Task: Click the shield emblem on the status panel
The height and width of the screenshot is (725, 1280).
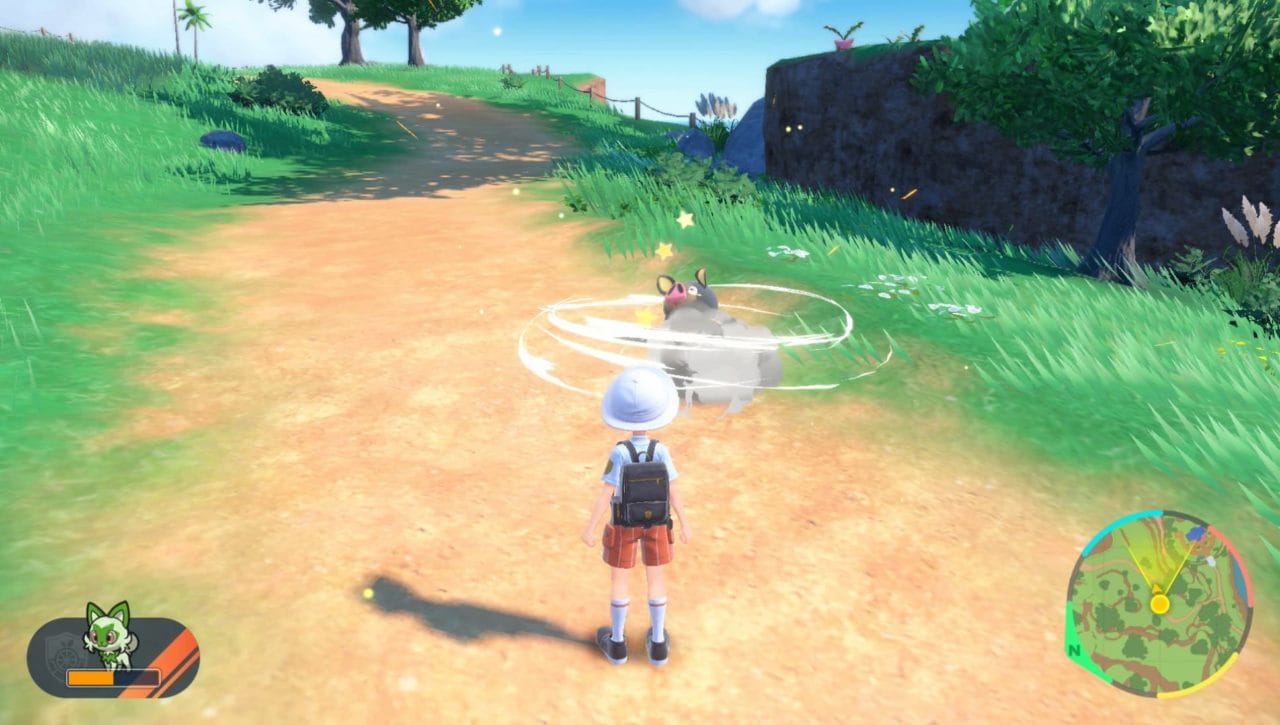Action: (x=64, y=650)
